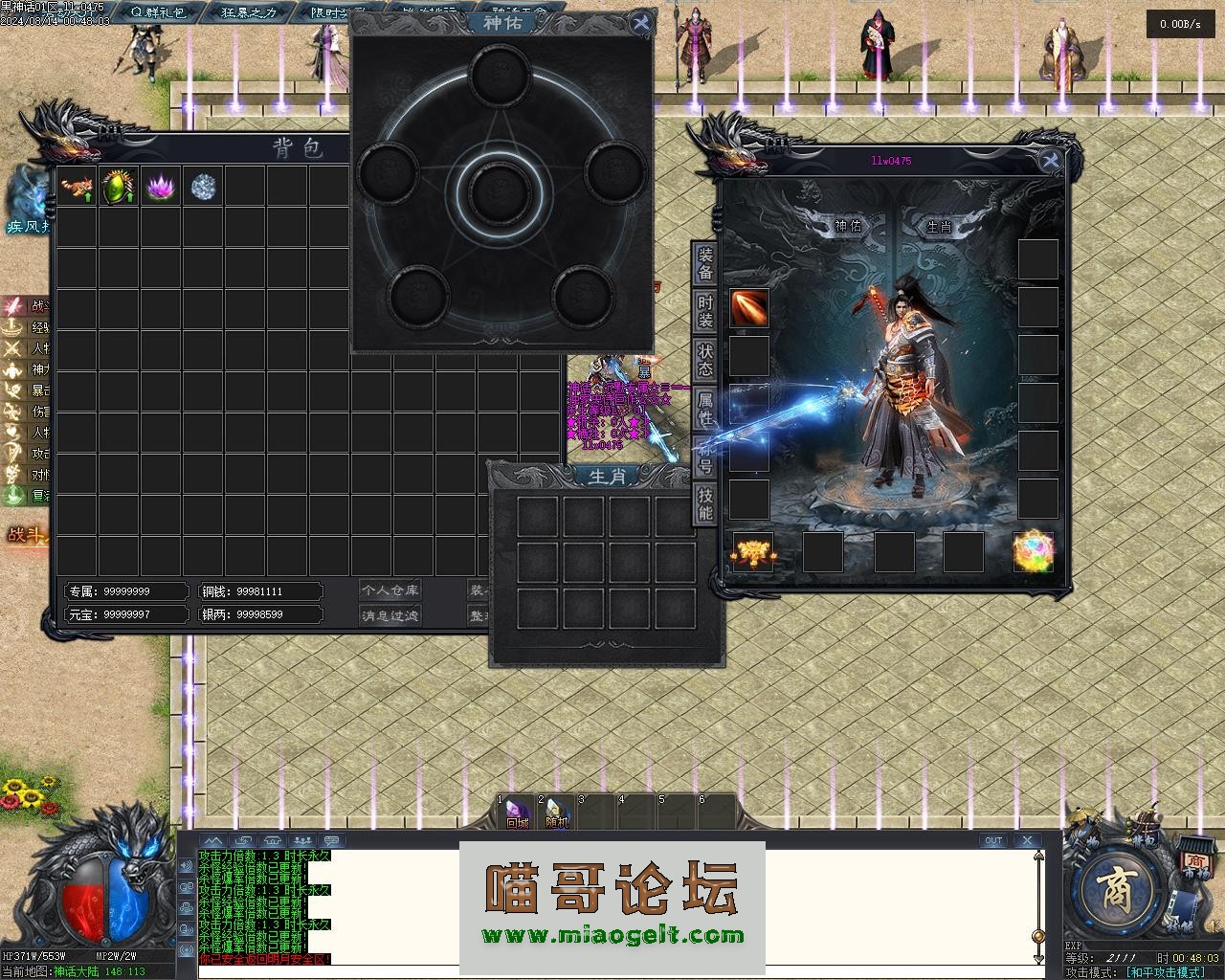Select the rainbow orb equipment slot

pyautogui.click(x=1034, y=552)
